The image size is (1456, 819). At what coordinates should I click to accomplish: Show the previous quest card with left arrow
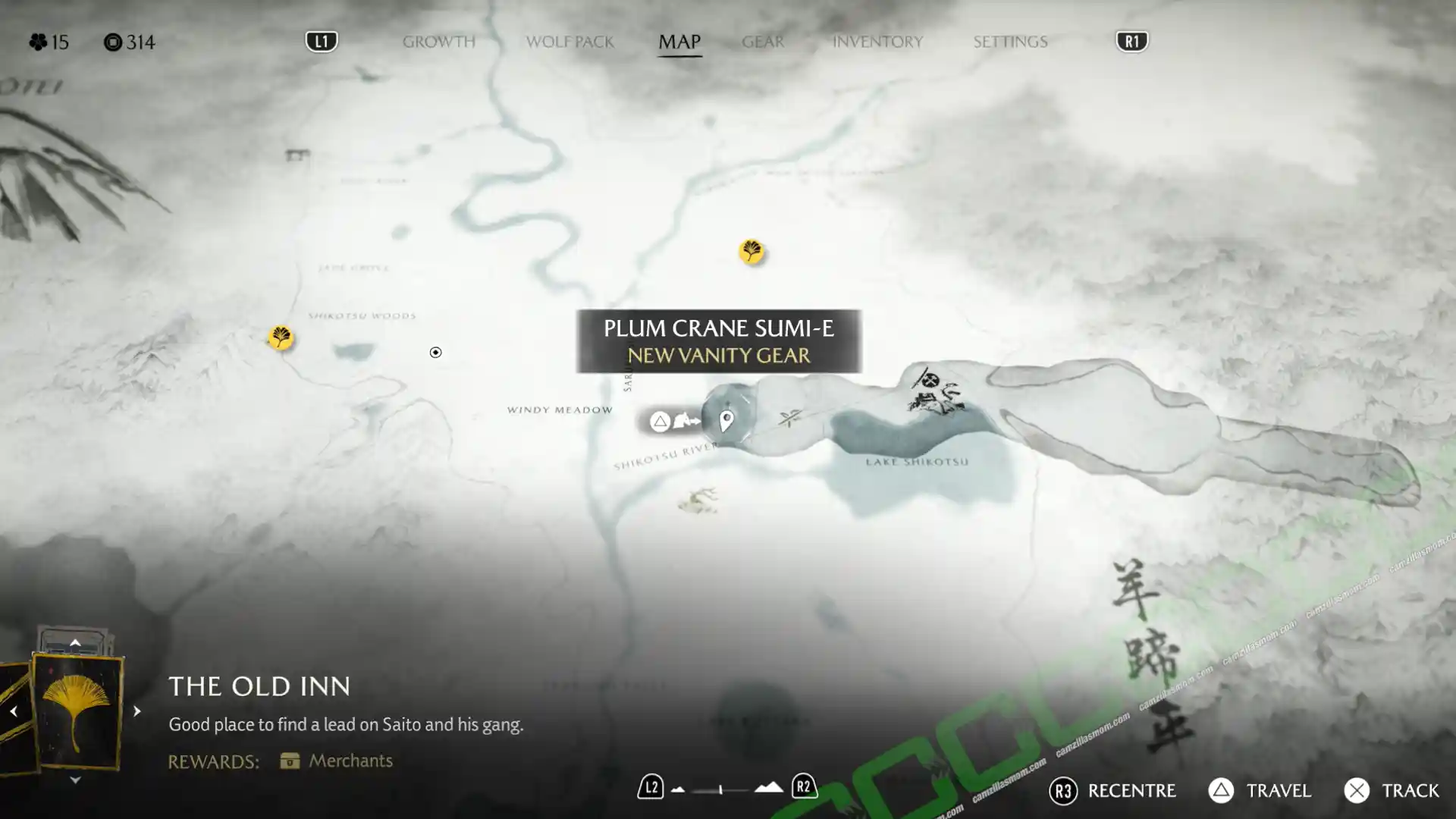coord(14,711)
